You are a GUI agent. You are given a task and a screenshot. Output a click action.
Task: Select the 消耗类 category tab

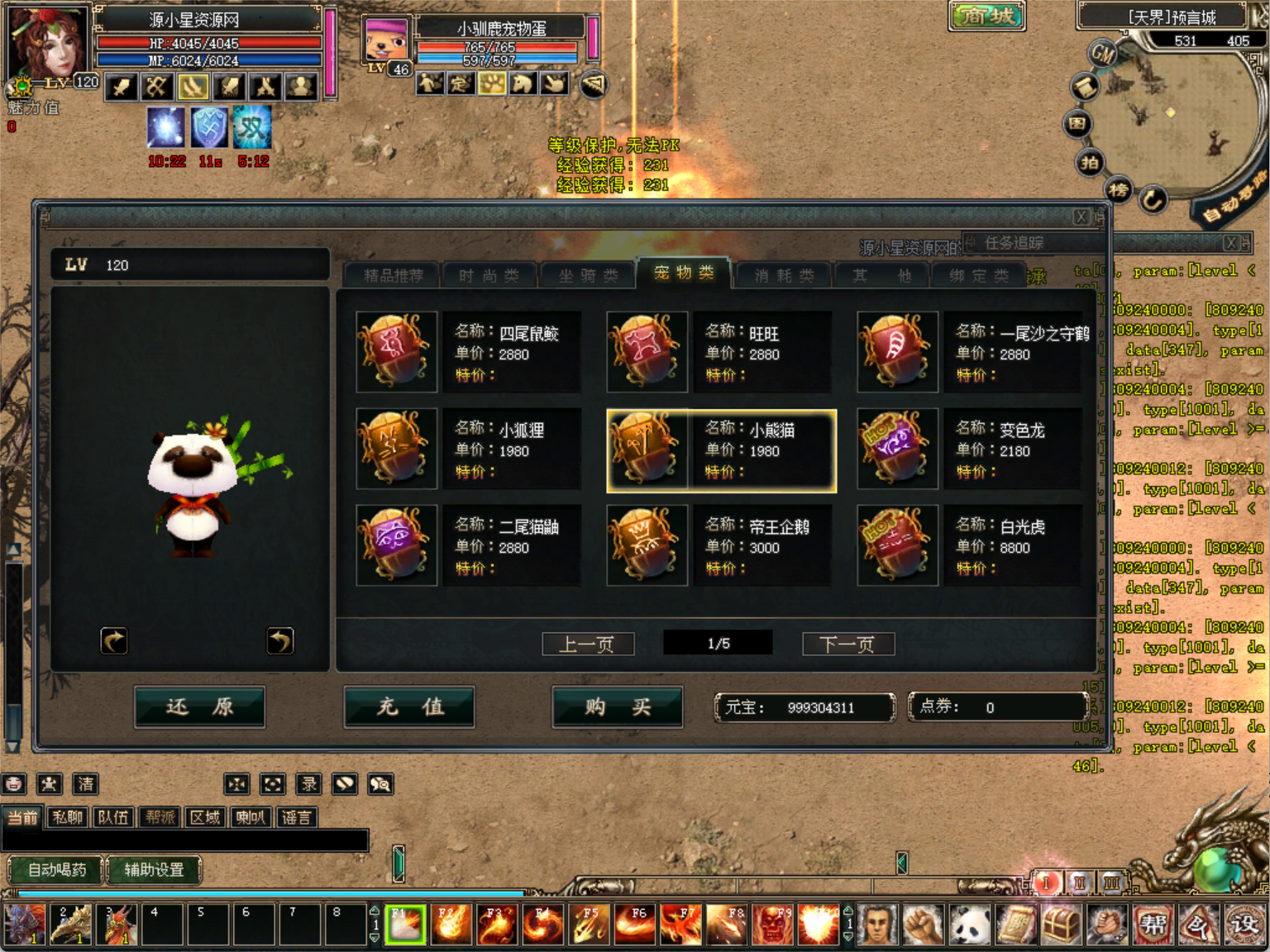(784, 275)
